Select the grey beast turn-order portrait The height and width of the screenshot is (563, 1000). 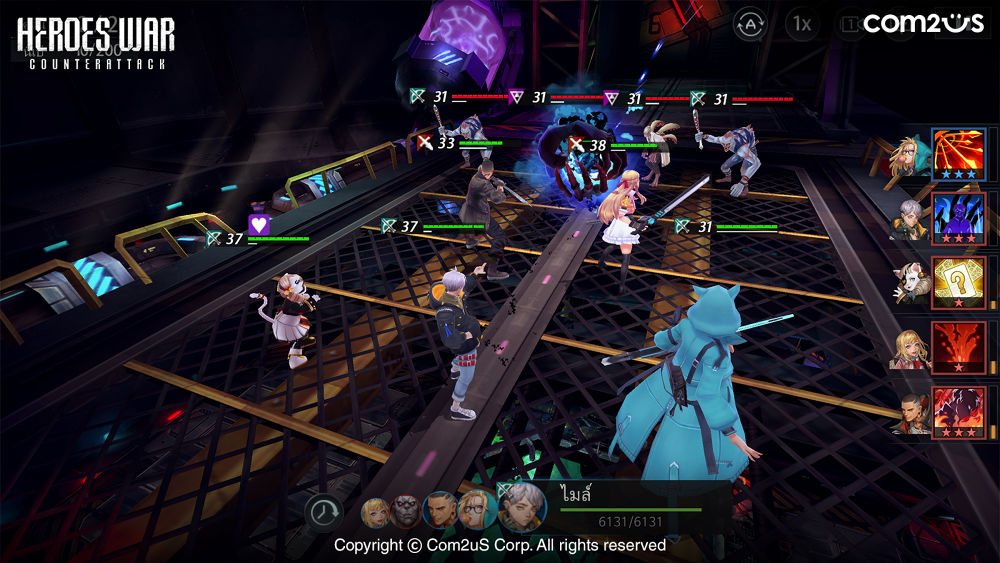[407, 512]
